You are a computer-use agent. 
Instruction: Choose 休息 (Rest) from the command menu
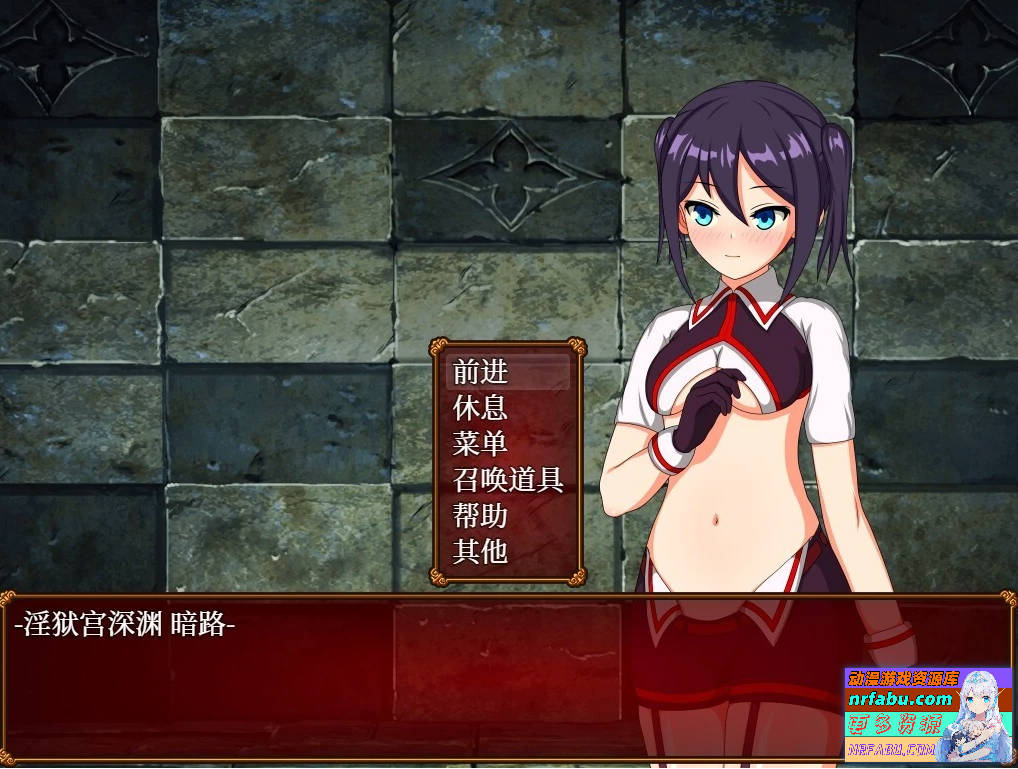point(481,408)
